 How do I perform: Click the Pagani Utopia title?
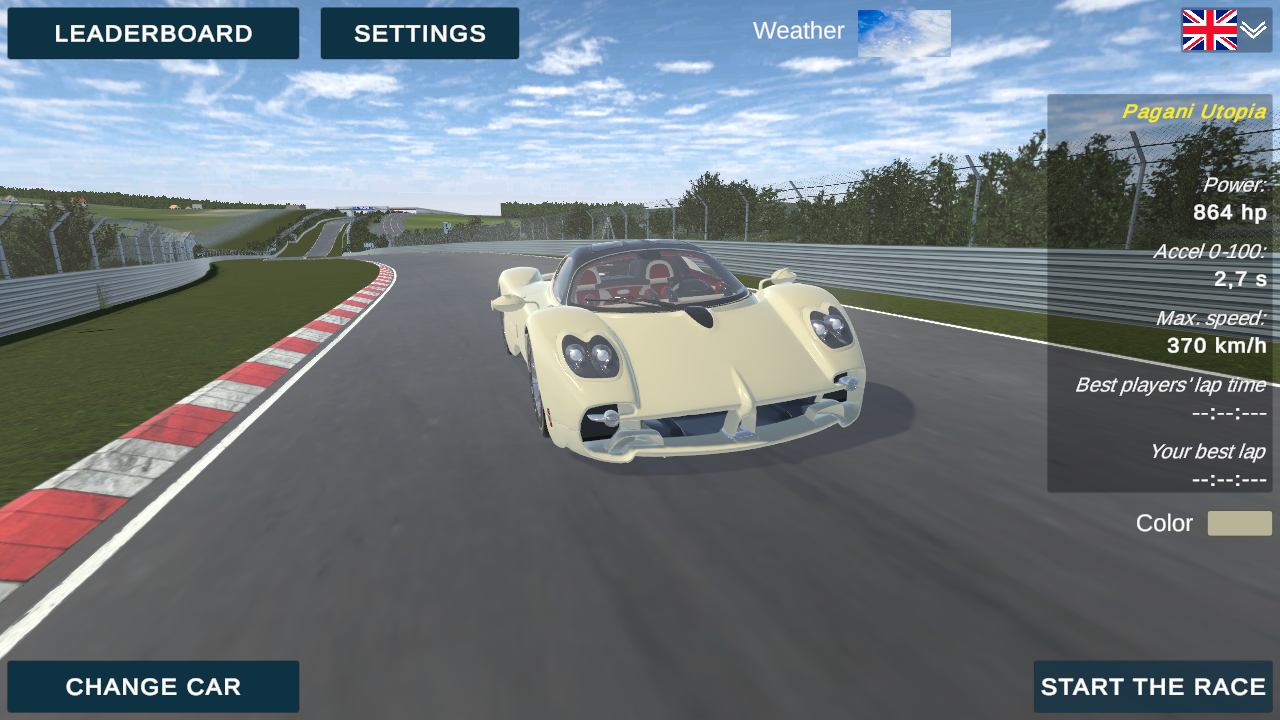point(1194,111)
